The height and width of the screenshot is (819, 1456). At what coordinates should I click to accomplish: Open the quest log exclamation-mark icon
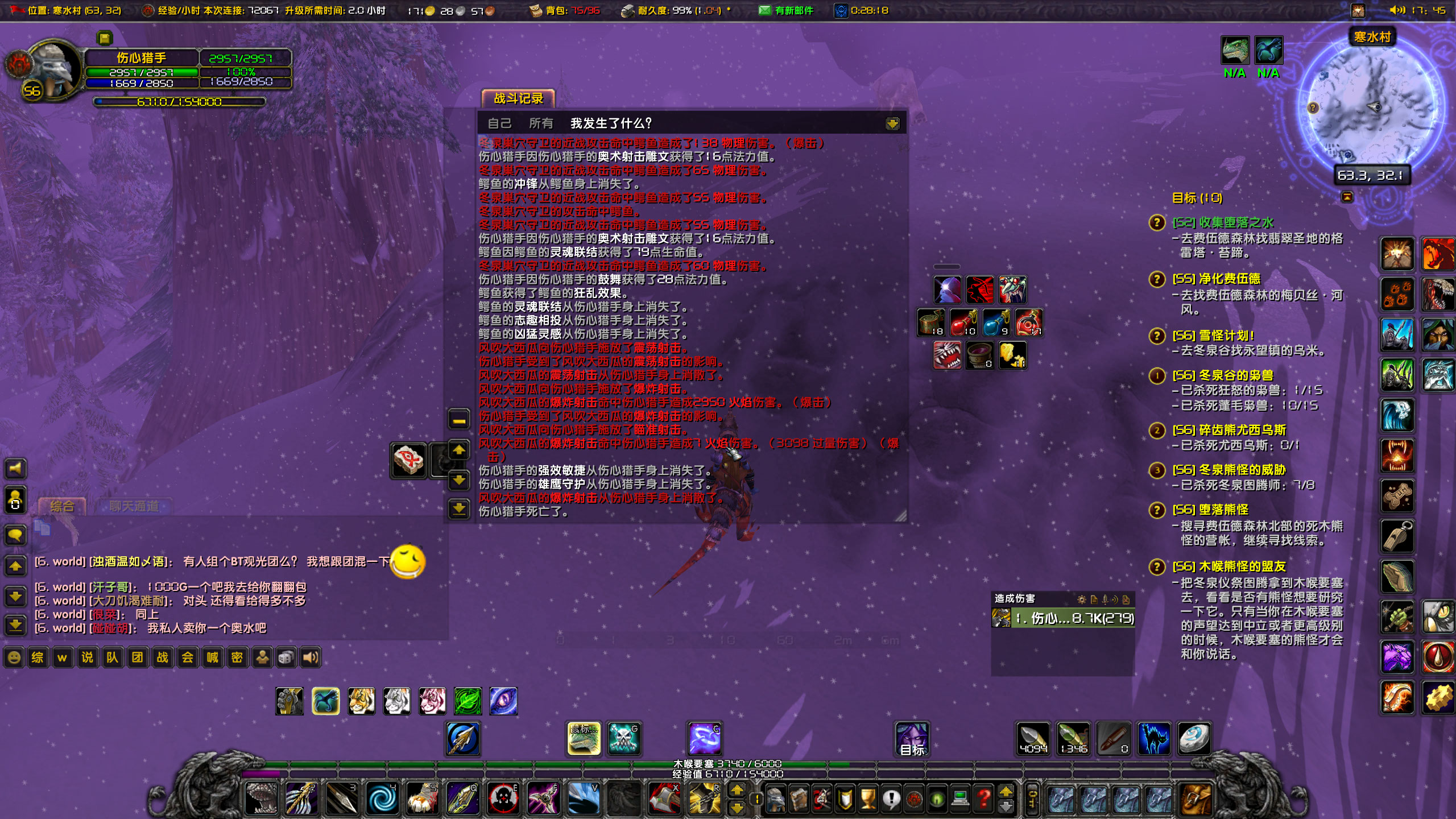(x=891, y=800)
